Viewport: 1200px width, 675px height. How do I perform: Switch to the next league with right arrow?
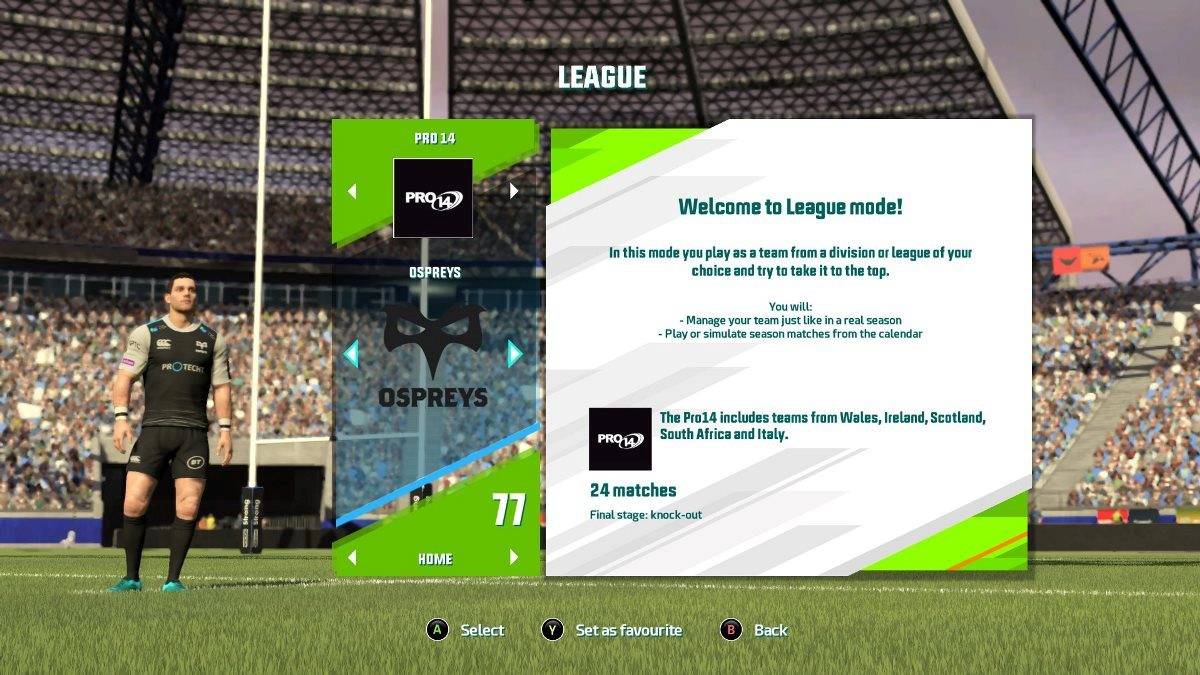514,191
